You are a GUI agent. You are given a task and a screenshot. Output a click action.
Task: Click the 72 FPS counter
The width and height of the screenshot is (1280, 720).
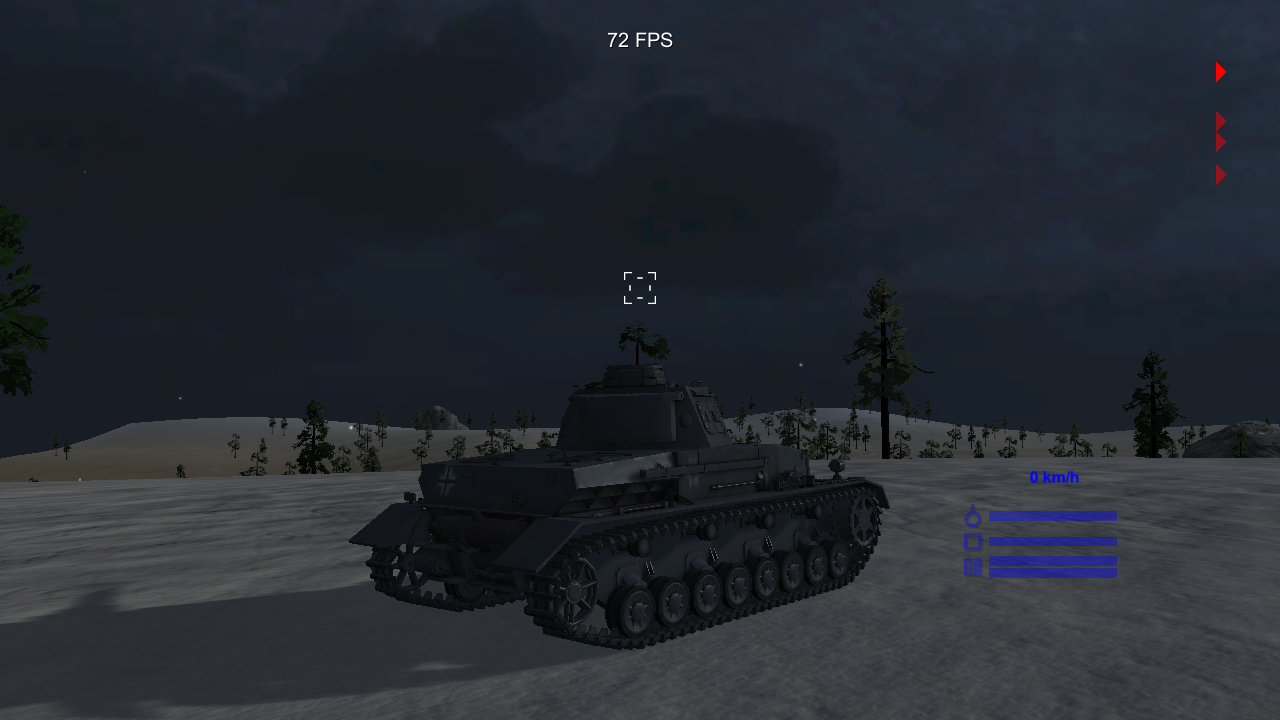coord(639,41)
